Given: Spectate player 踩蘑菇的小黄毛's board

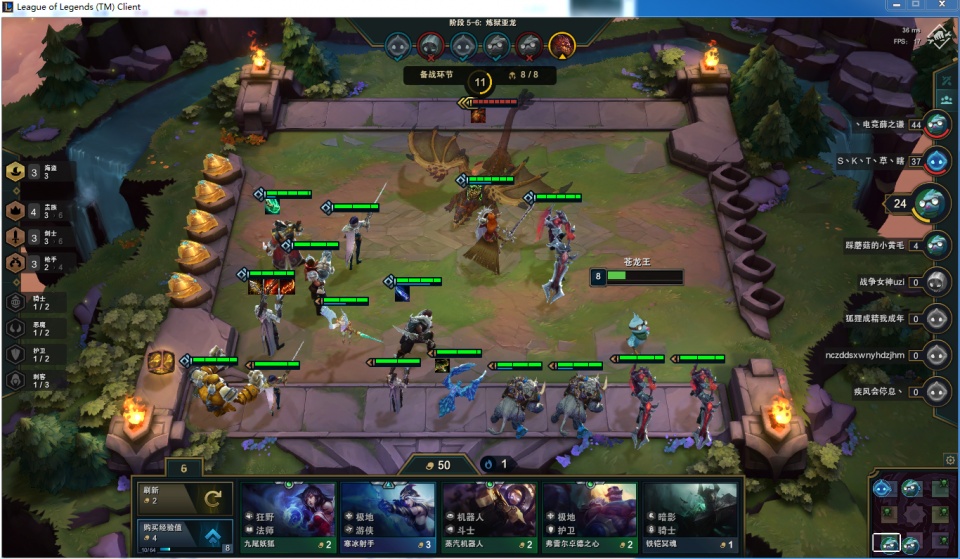Looking at the screenshot, I should (937, 245).
